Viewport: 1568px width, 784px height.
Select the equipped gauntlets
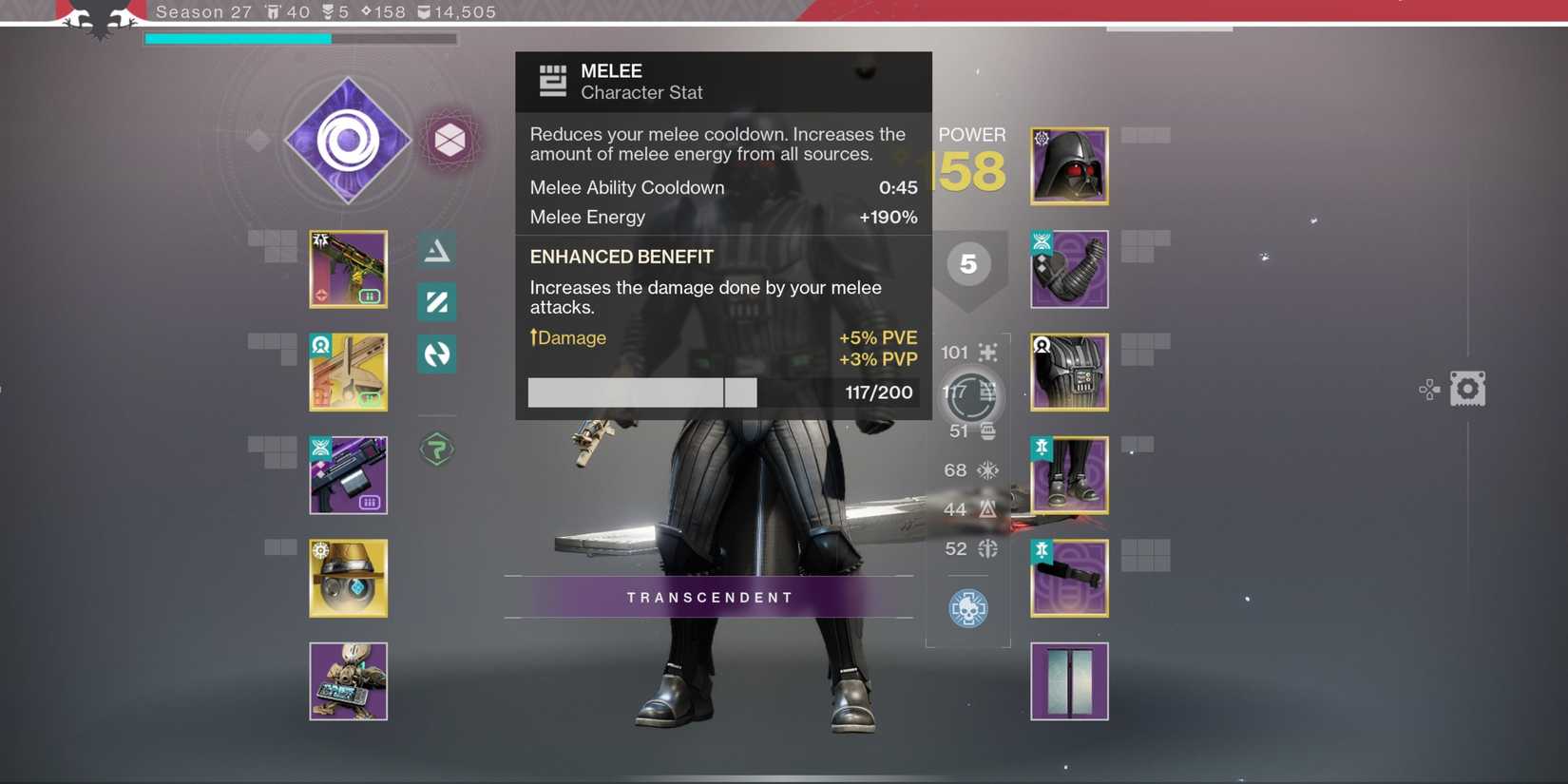1068,269
